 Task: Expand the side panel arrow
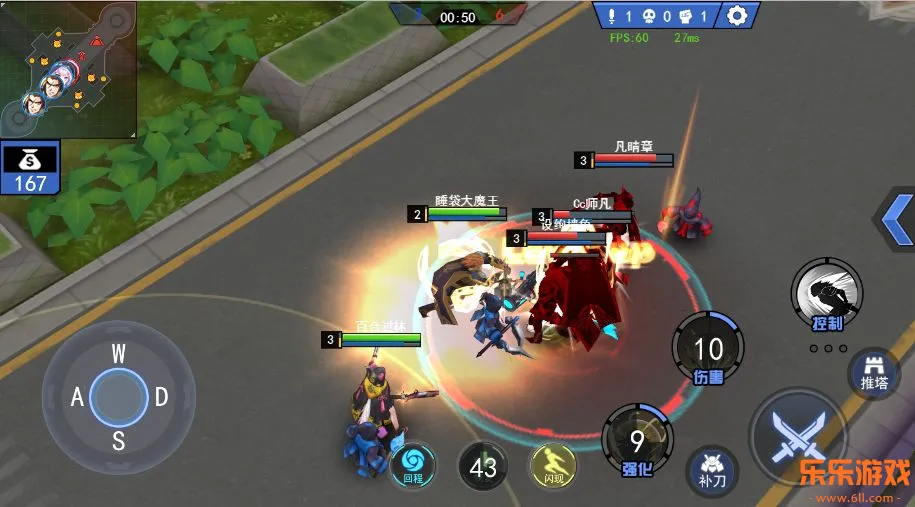(894, 216)
